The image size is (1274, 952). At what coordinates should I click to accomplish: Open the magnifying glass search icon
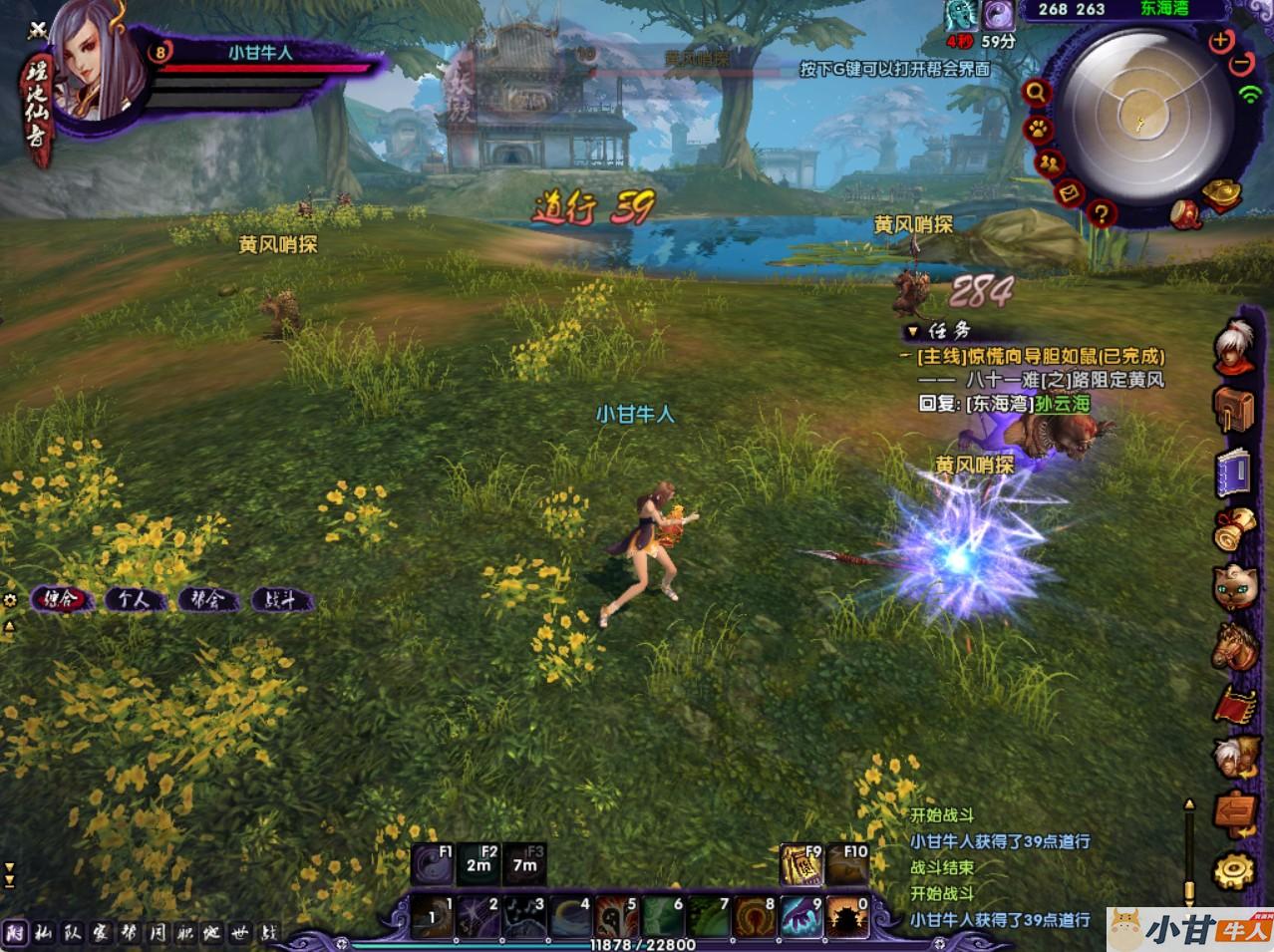[1037, 93]
